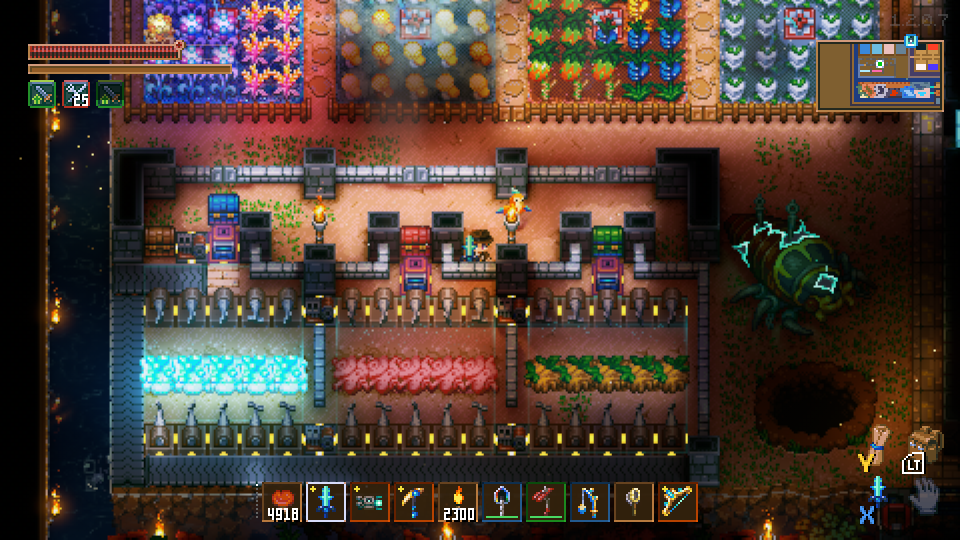Select the red hoe hotbar slot

click(x=546, y=502)
